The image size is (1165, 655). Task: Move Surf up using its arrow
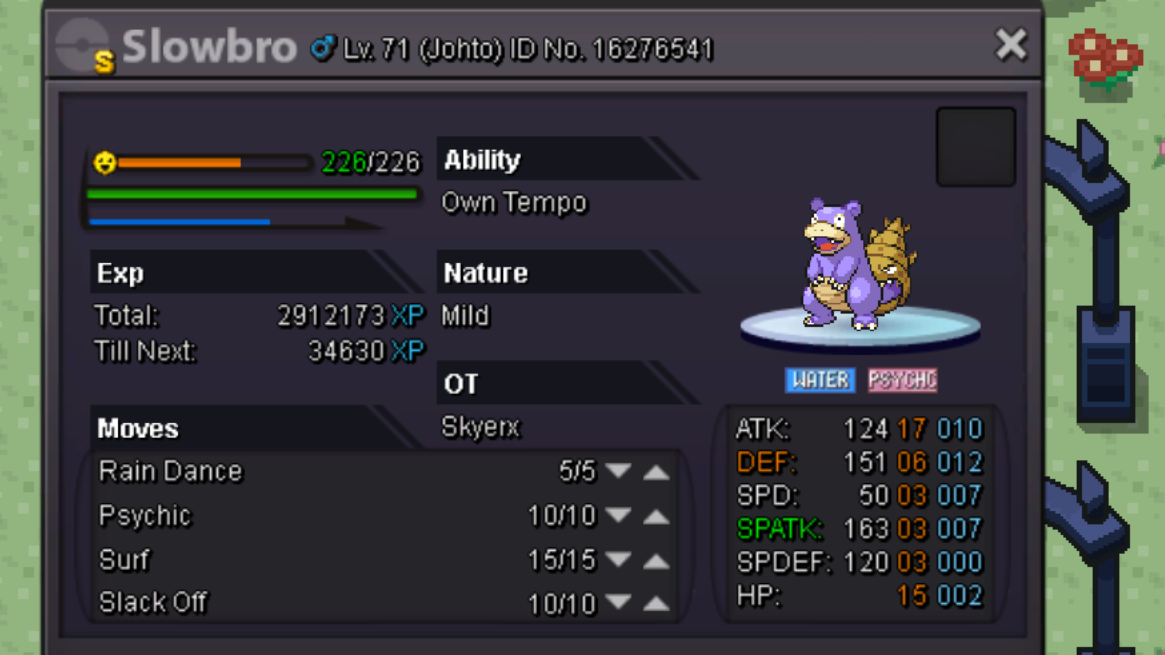(656, 560)
